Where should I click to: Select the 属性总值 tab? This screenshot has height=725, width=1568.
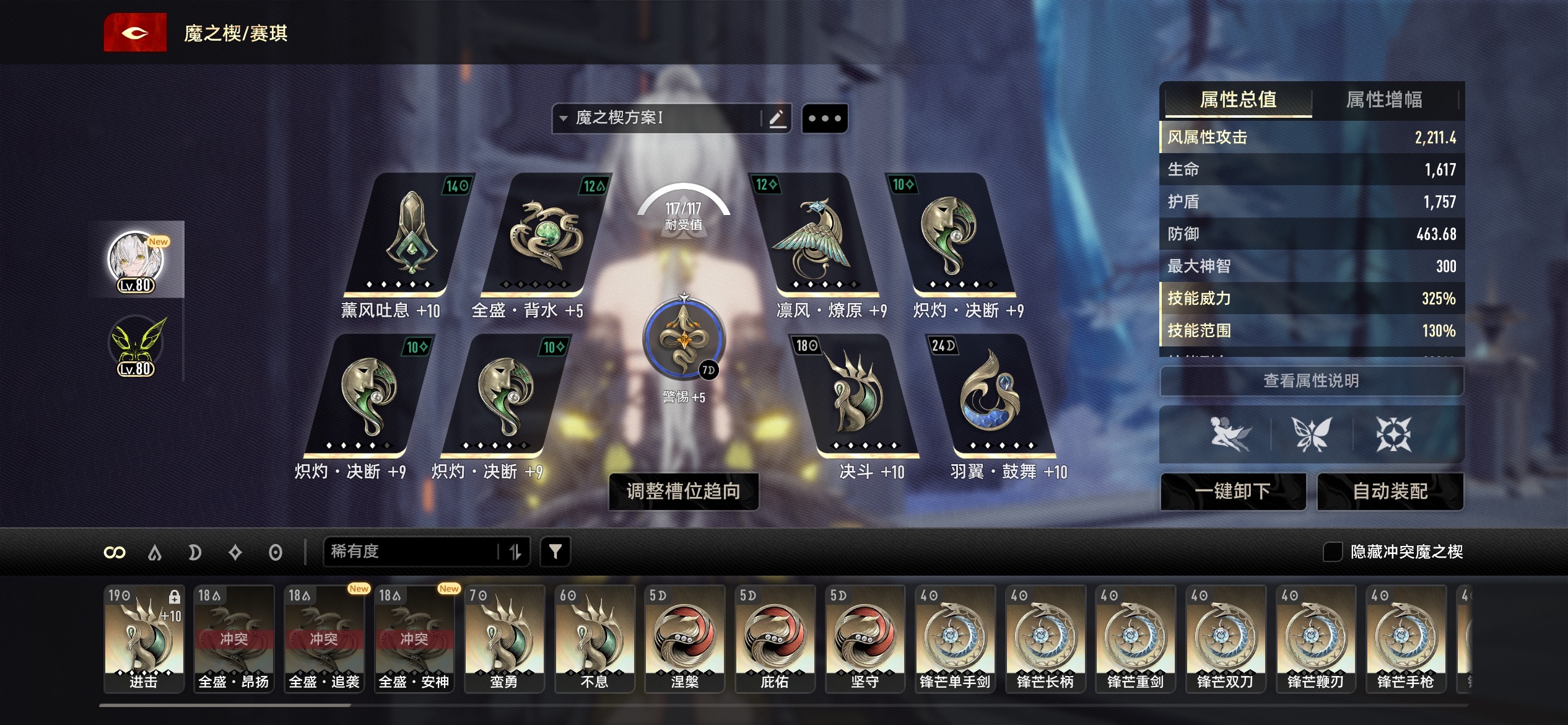1238,100
